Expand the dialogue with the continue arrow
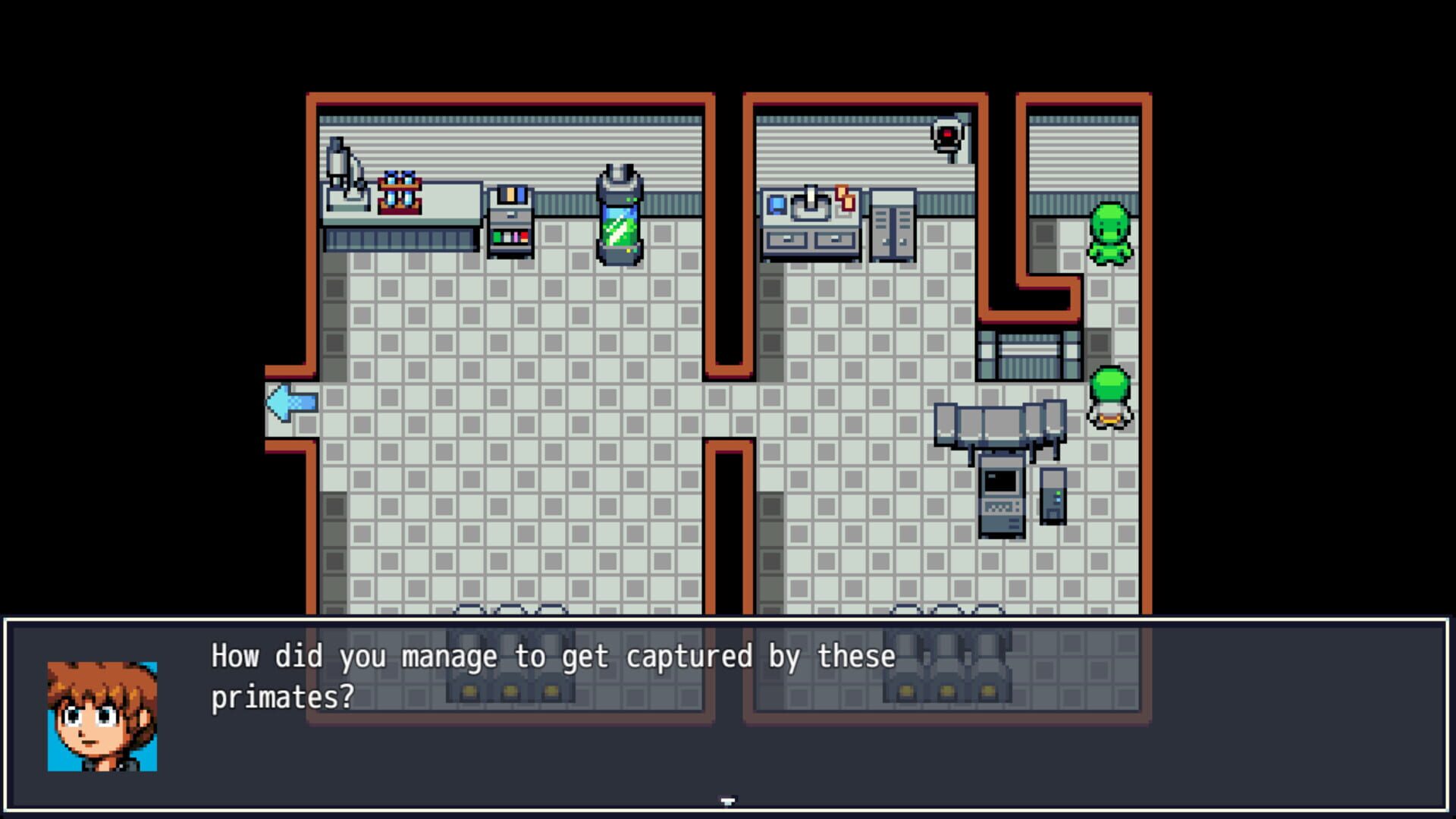 pos(728,800)
